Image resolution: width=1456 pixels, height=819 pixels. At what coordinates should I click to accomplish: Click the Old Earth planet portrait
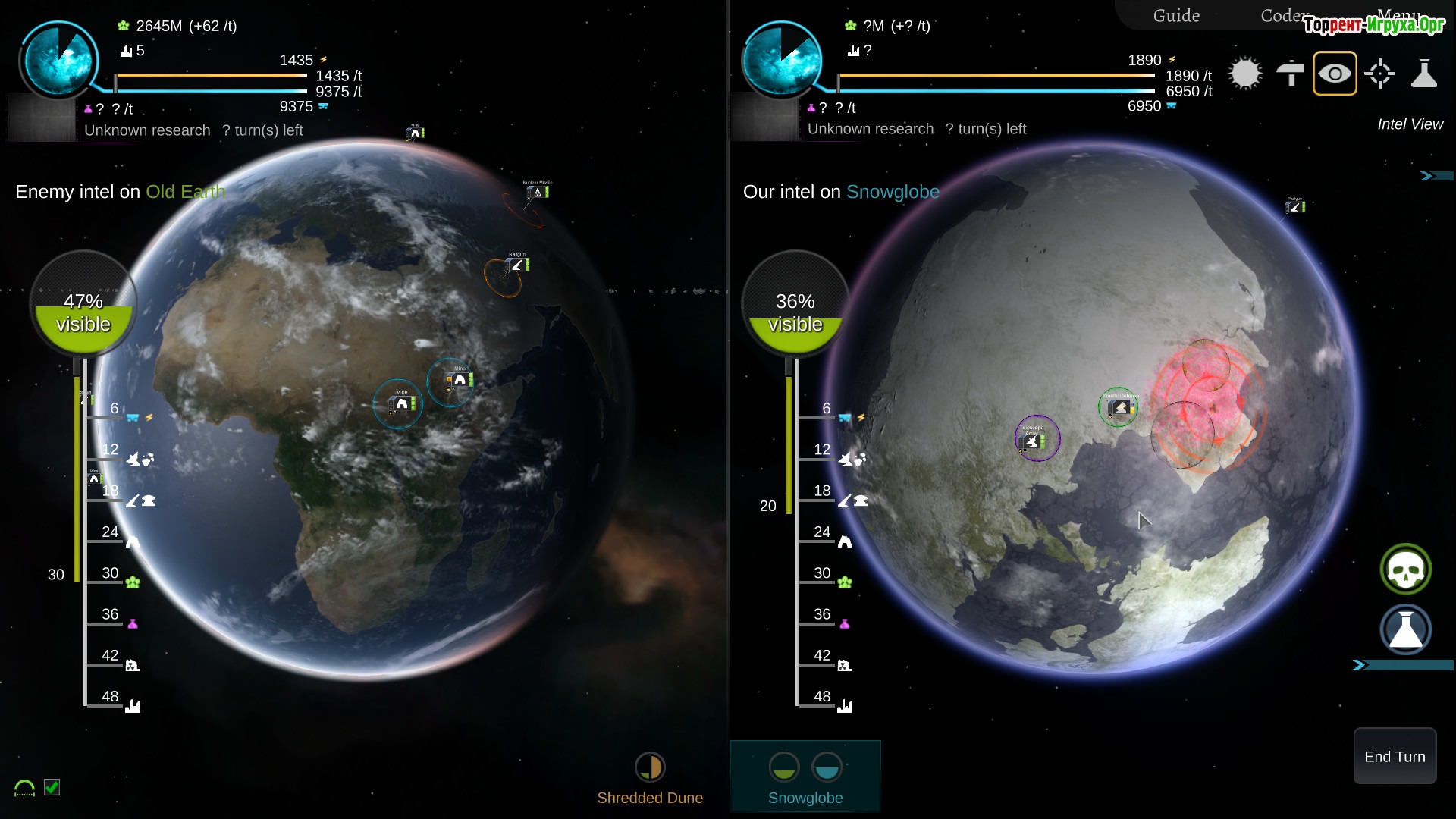(x=59, y=59)
